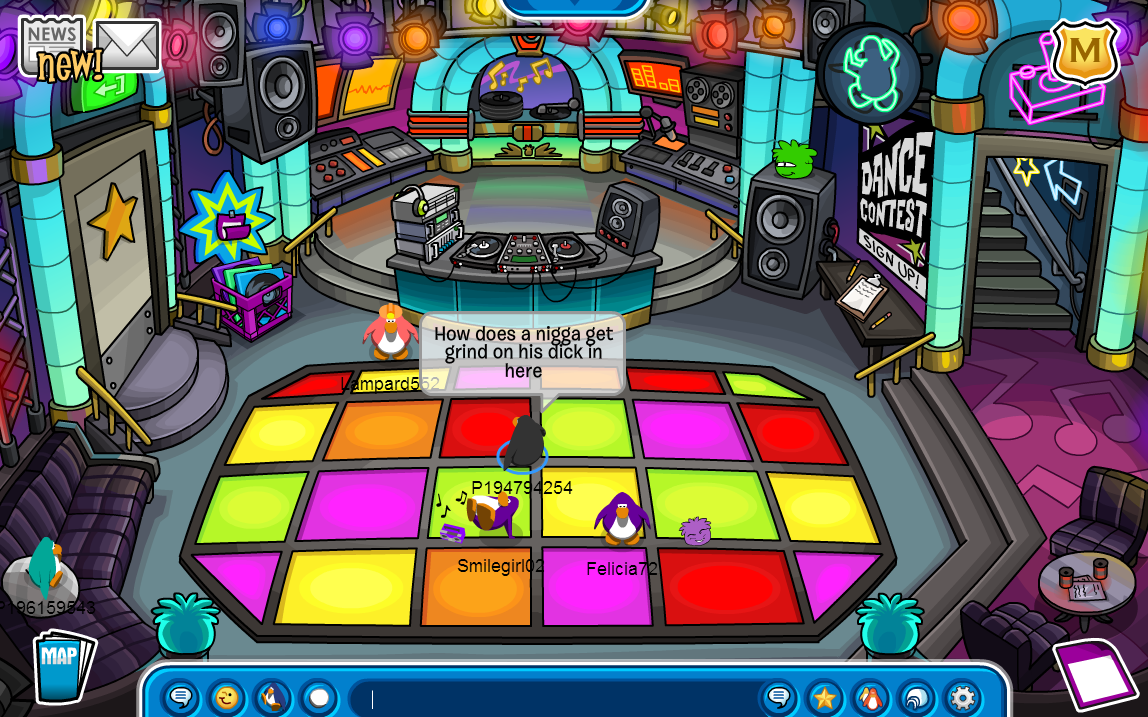Open the mail envelope icon
Viewport: 1148px width, 717px height.
[127, 46]
